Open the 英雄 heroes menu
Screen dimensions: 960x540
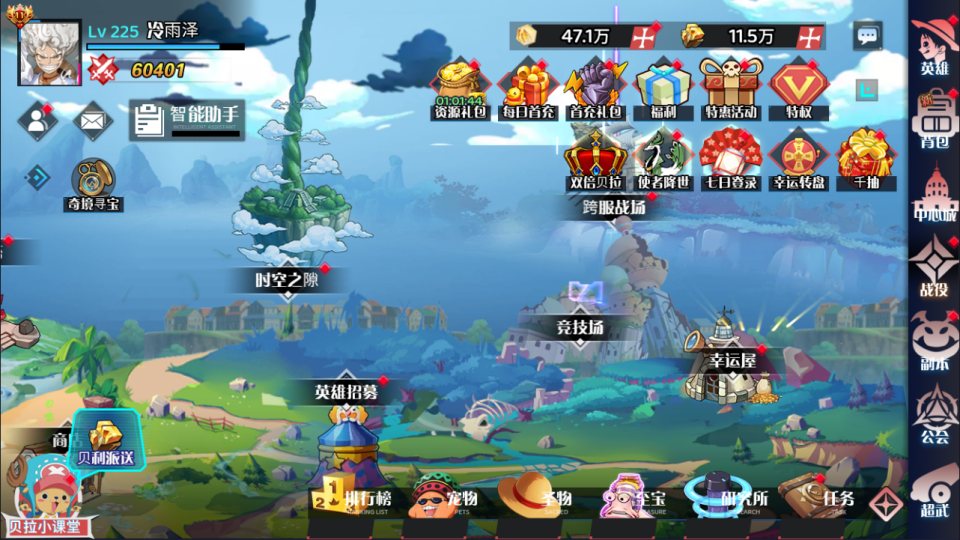click(934, 46)
